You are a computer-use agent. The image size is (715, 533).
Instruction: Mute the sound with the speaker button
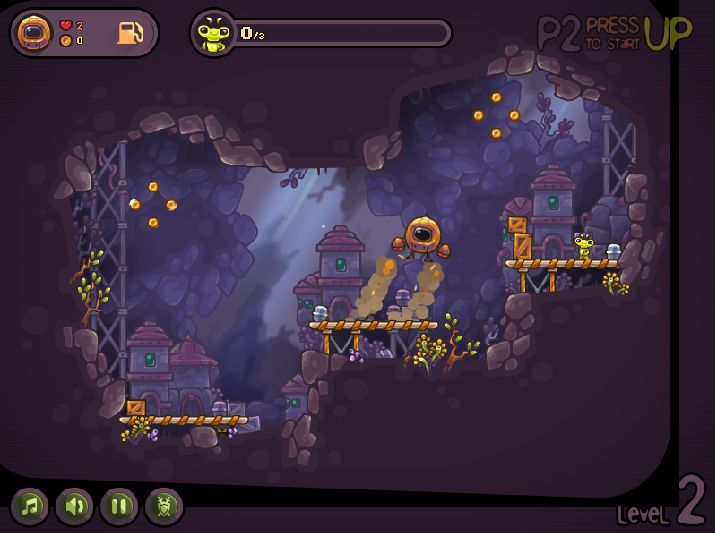(x=75, y=506)
